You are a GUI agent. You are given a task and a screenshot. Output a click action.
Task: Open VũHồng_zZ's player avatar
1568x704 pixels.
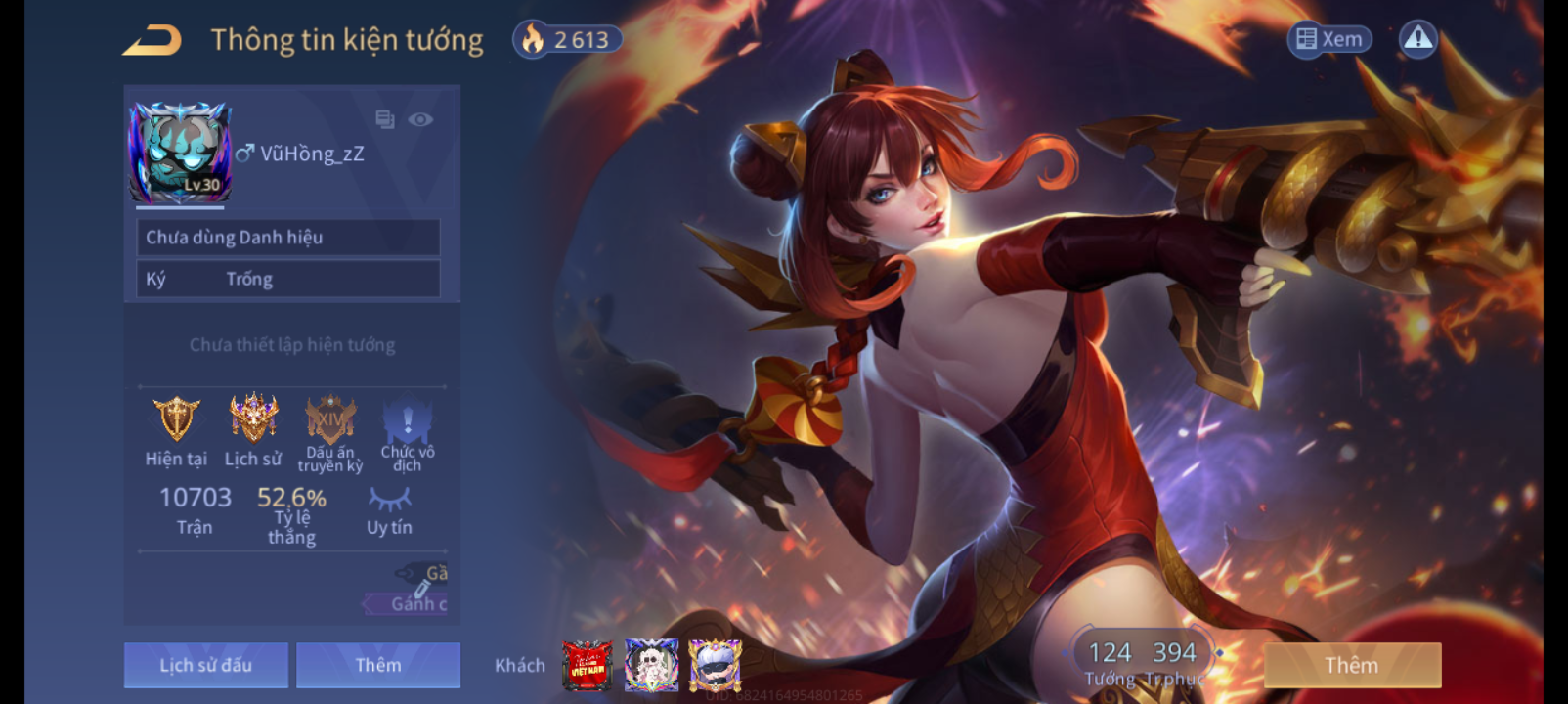[x=181, y=153]
